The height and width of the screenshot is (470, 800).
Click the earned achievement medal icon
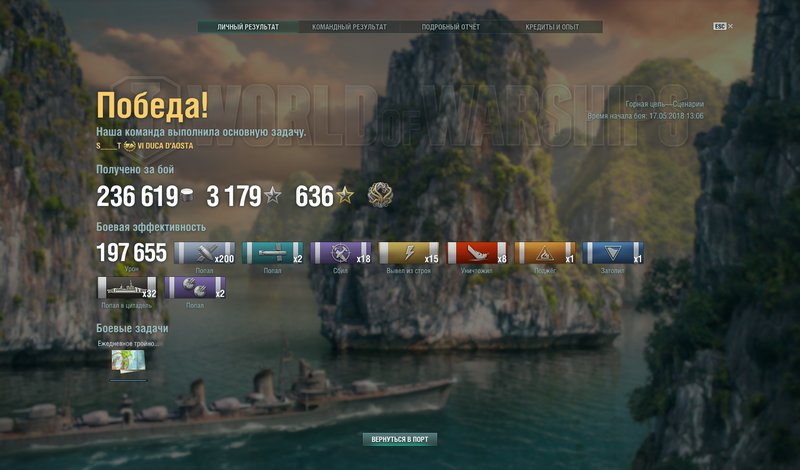(x=379, y=194)
